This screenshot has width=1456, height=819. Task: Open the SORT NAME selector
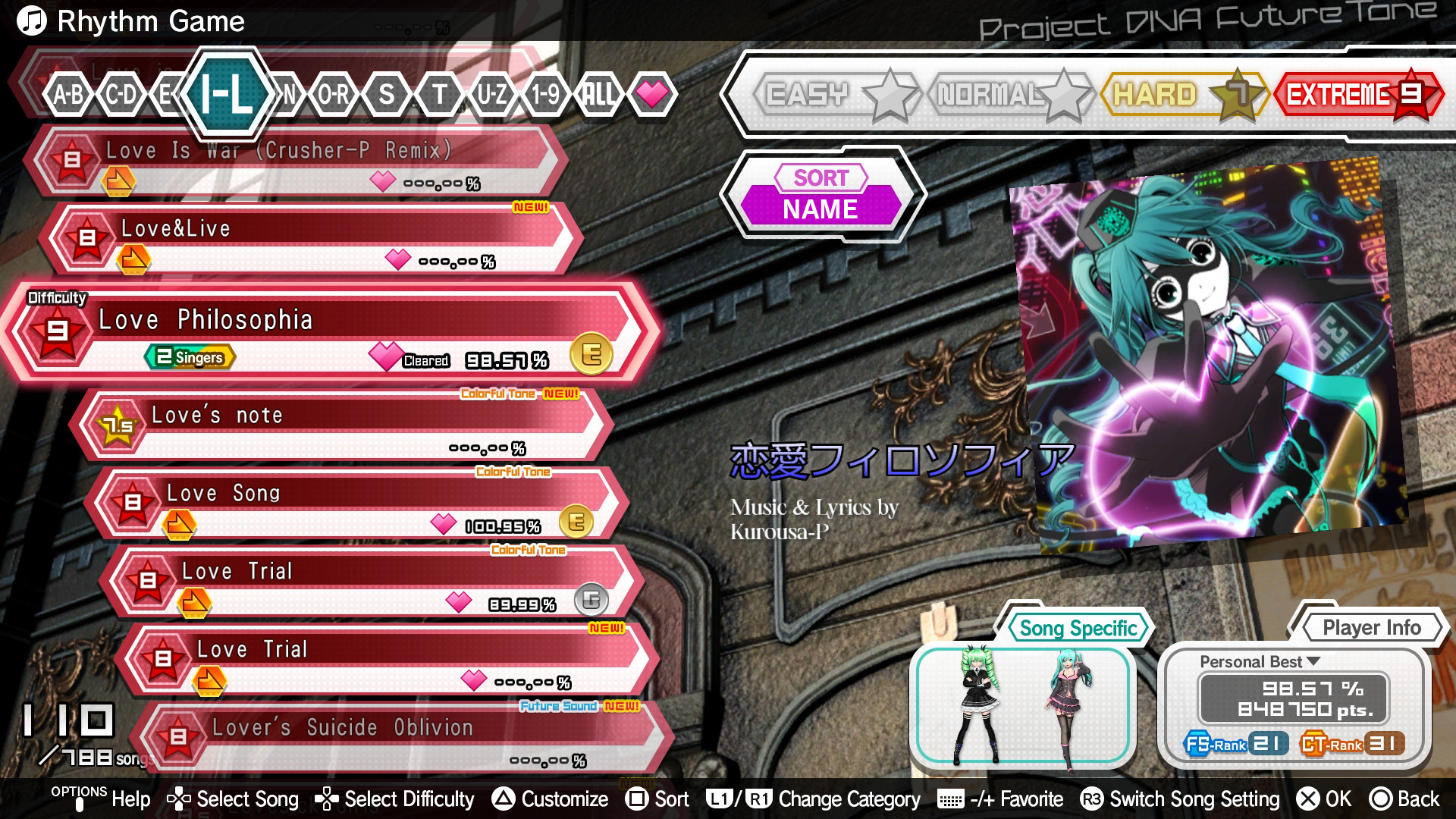pos(821,193)
